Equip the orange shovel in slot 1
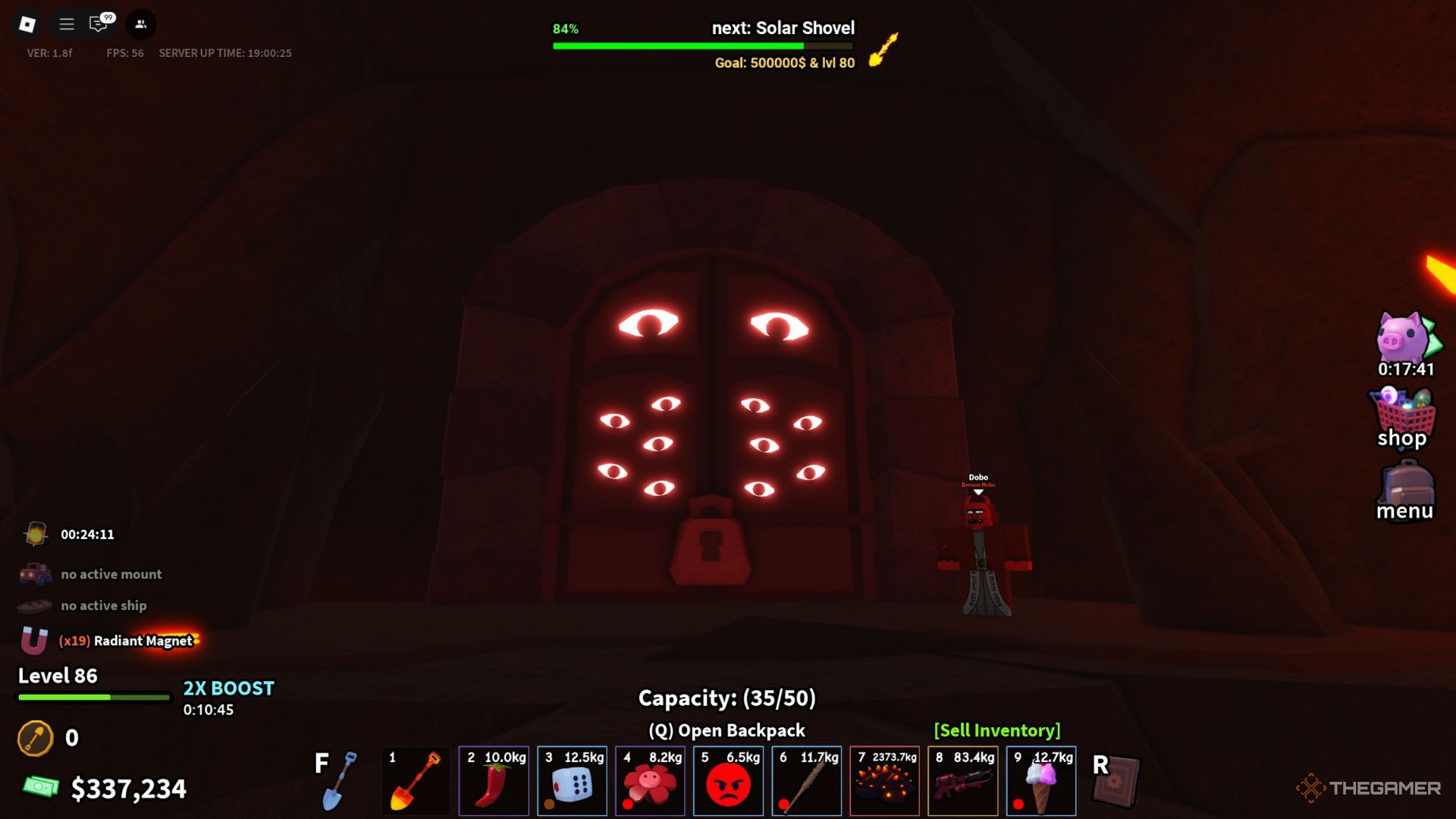The image size is (1456, 819). coord(415,781)
